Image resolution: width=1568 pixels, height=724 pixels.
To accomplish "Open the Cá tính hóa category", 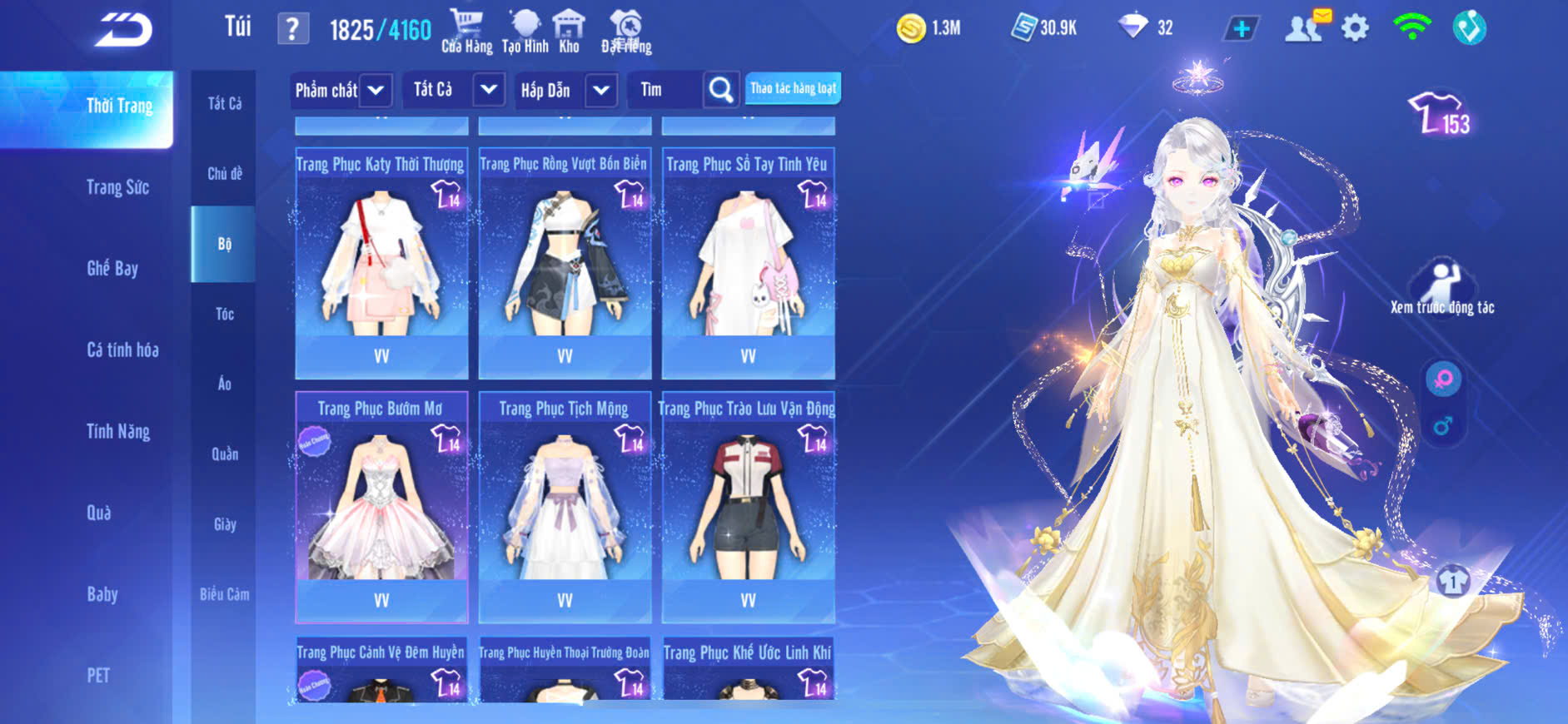I will point(122,350).
